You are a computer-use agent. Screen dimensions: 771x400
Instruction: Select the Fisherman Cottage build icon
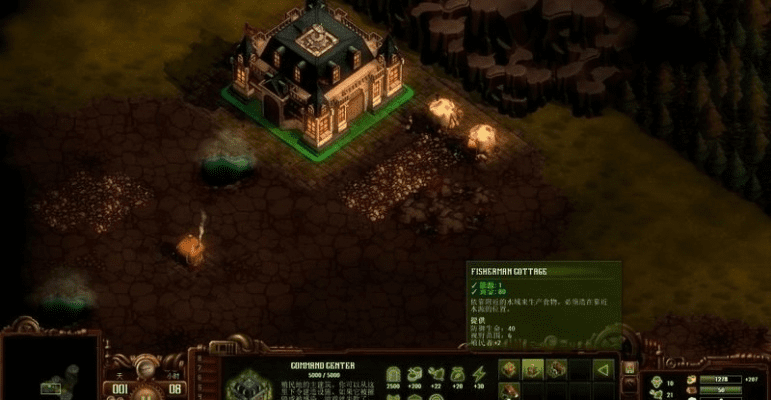point(533,370)
